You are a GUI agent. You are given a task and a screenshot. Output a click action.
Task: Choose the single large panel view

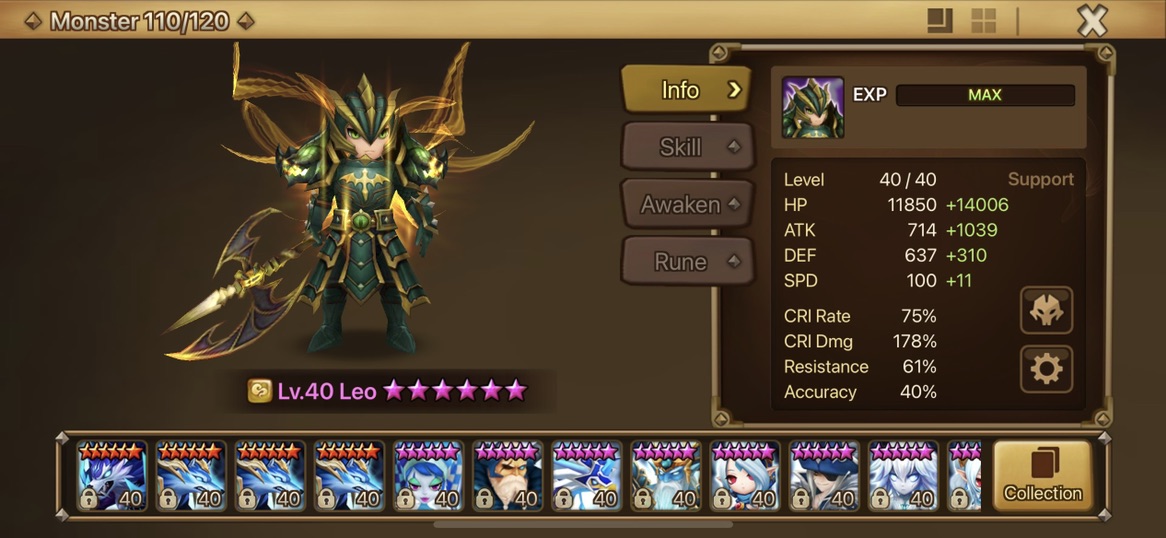pos(939,21)
